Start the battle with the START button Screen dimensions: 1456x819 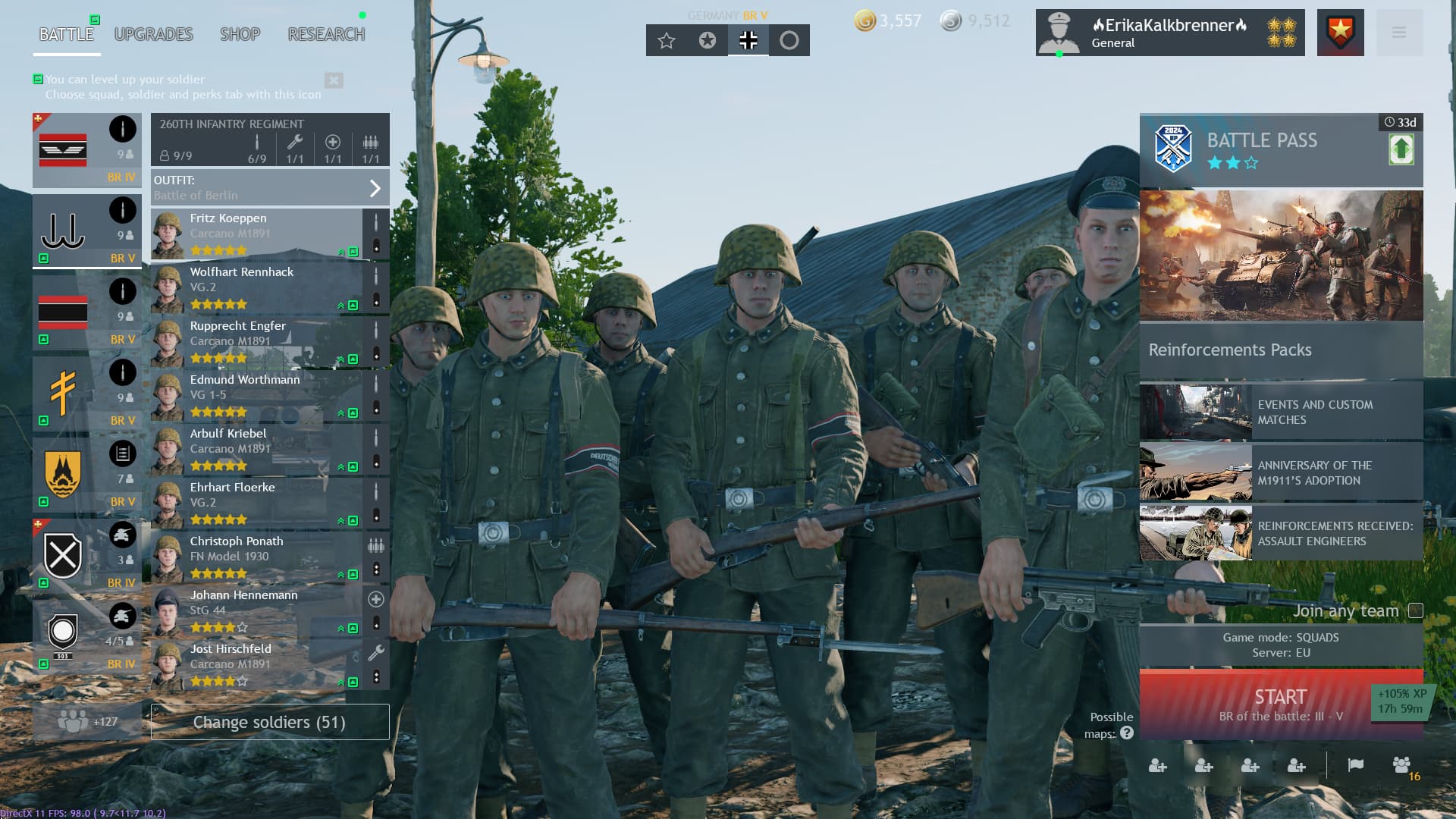pyautogui.click(x=1280, y=704)
